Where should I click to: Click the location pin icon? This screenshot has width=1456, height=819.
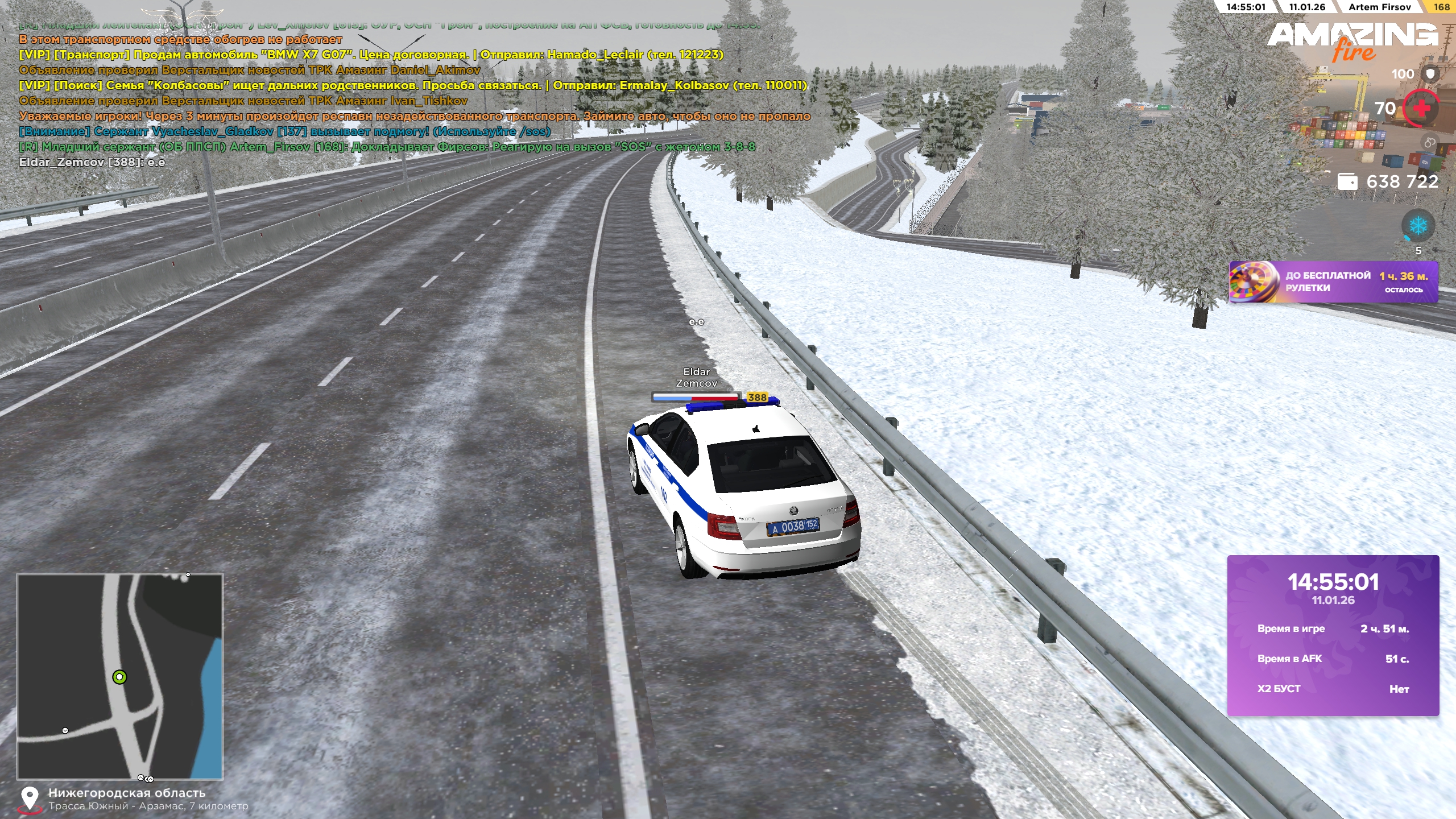29,799
